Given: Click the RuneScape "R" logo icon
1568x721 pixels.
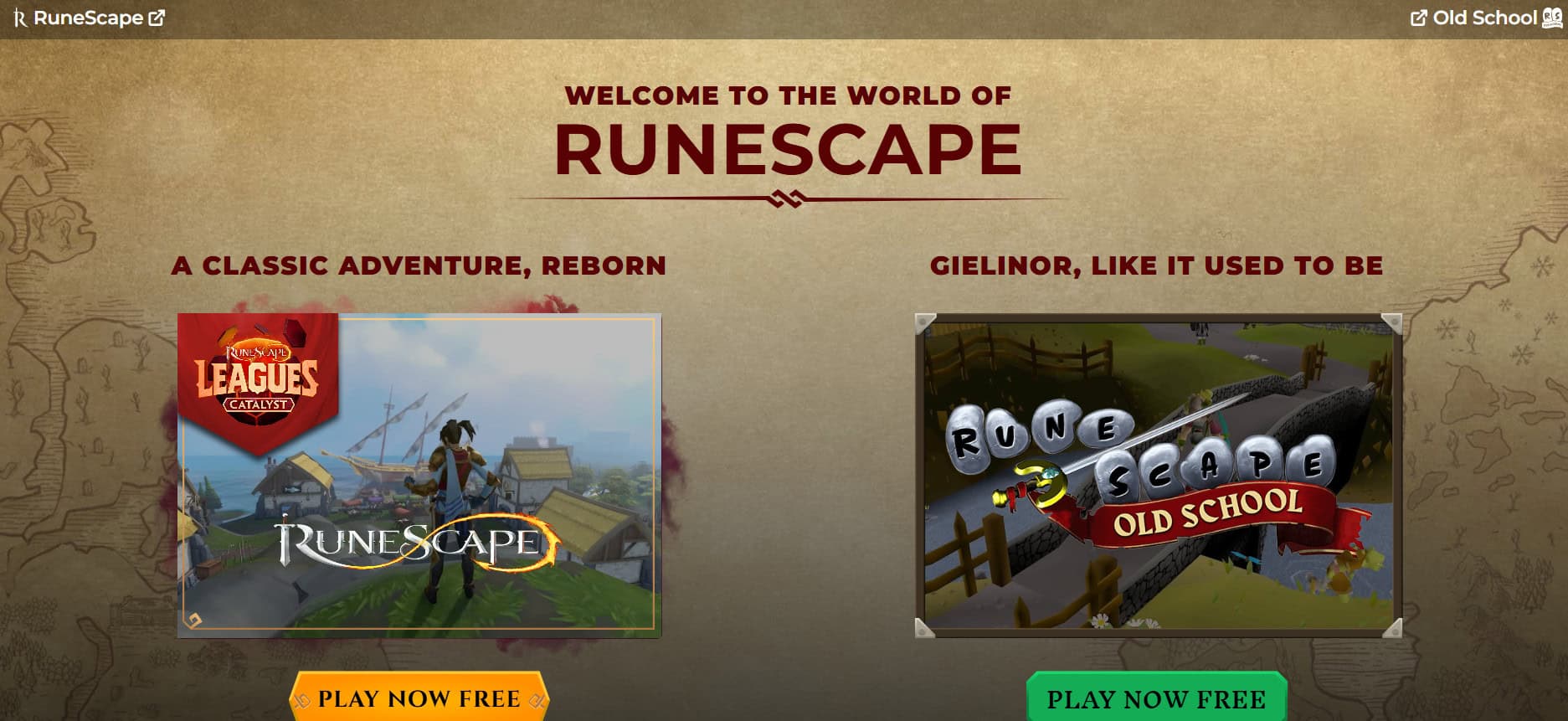Looking at the screenshot, I should click(x=18, y=17).
